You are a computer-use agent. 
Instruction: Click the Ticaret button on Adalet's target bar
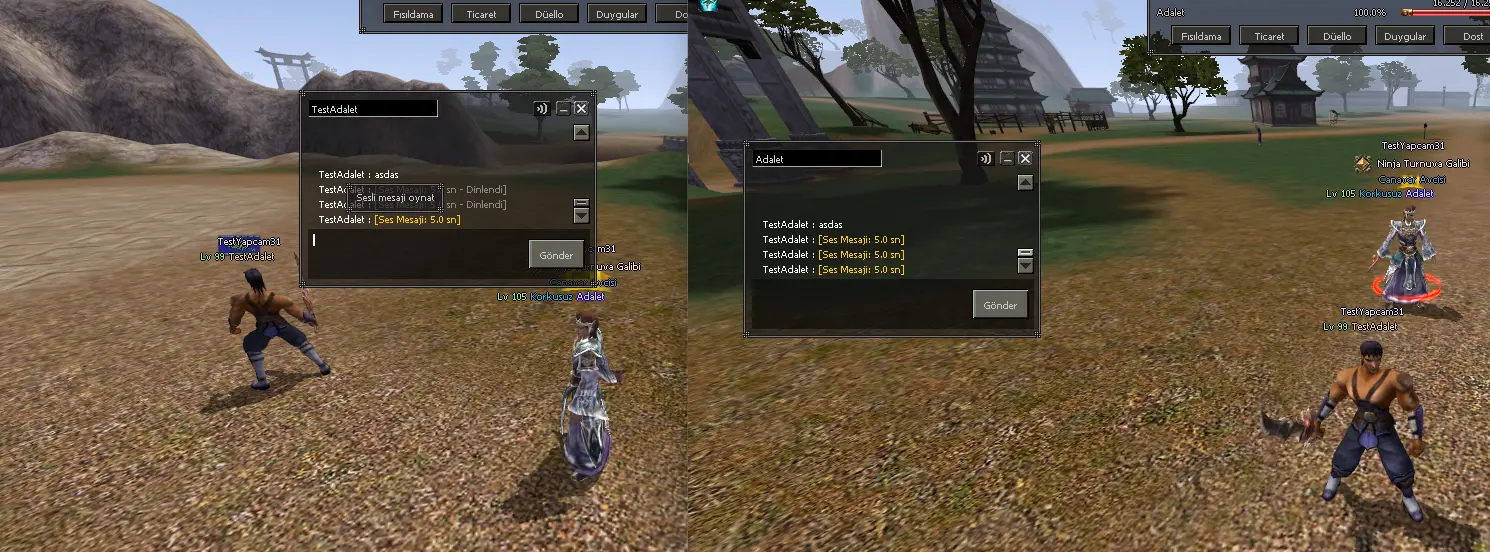(x=1269, y=36)
